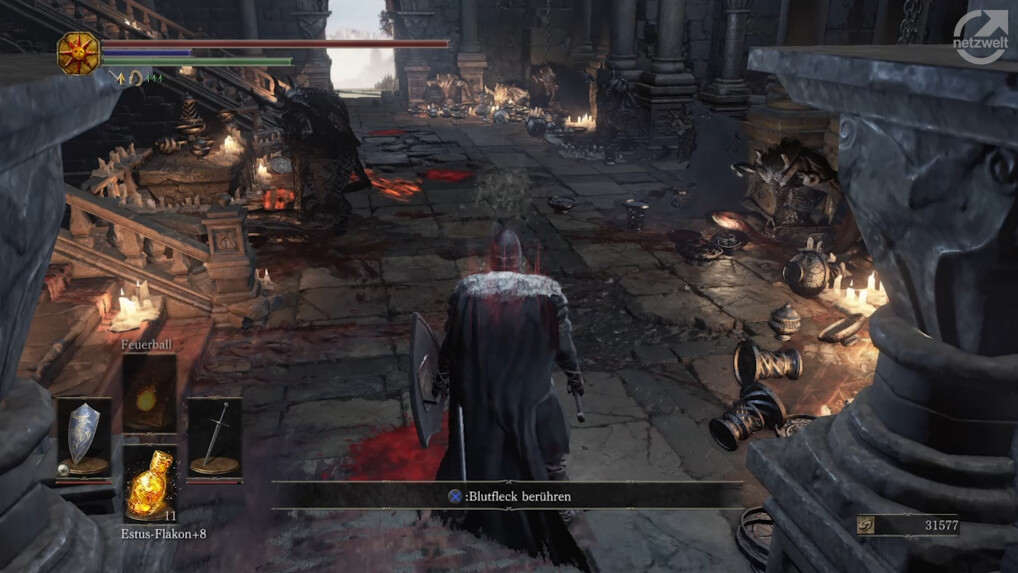Click the sun covenant emblem
1018x573 pixels.
[x=78, y=53]
